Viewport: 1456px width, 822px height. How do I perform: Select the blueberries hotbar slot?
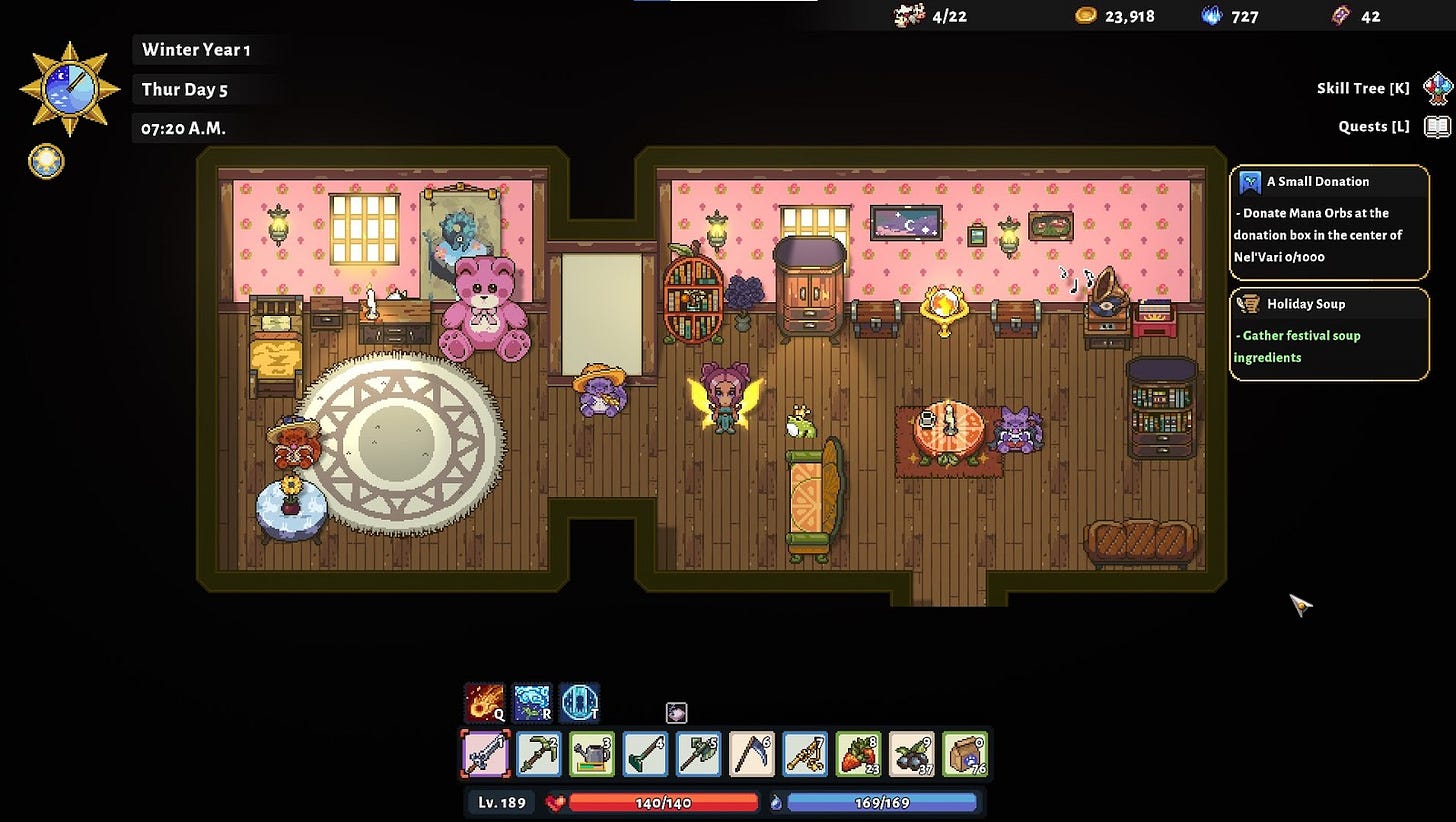coord(911,754)
